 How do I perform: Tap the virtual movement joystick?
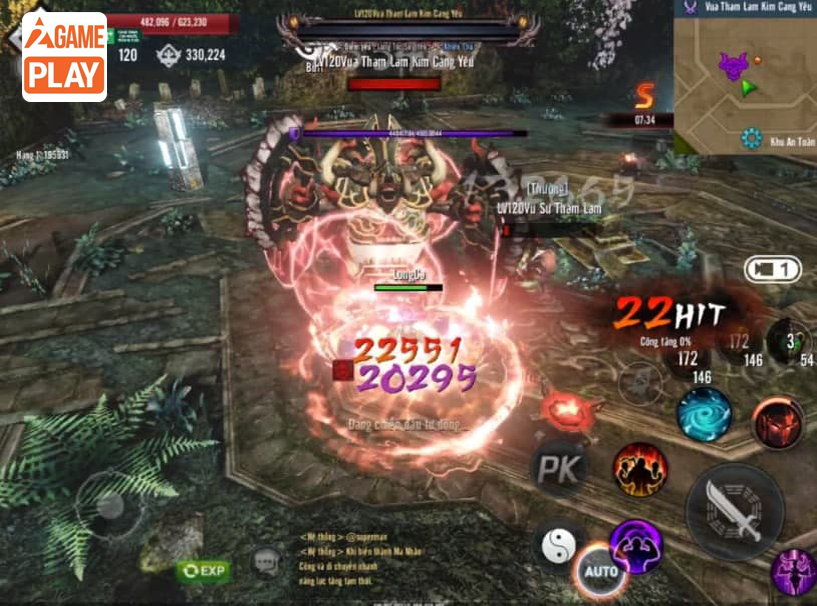[111, 503]
